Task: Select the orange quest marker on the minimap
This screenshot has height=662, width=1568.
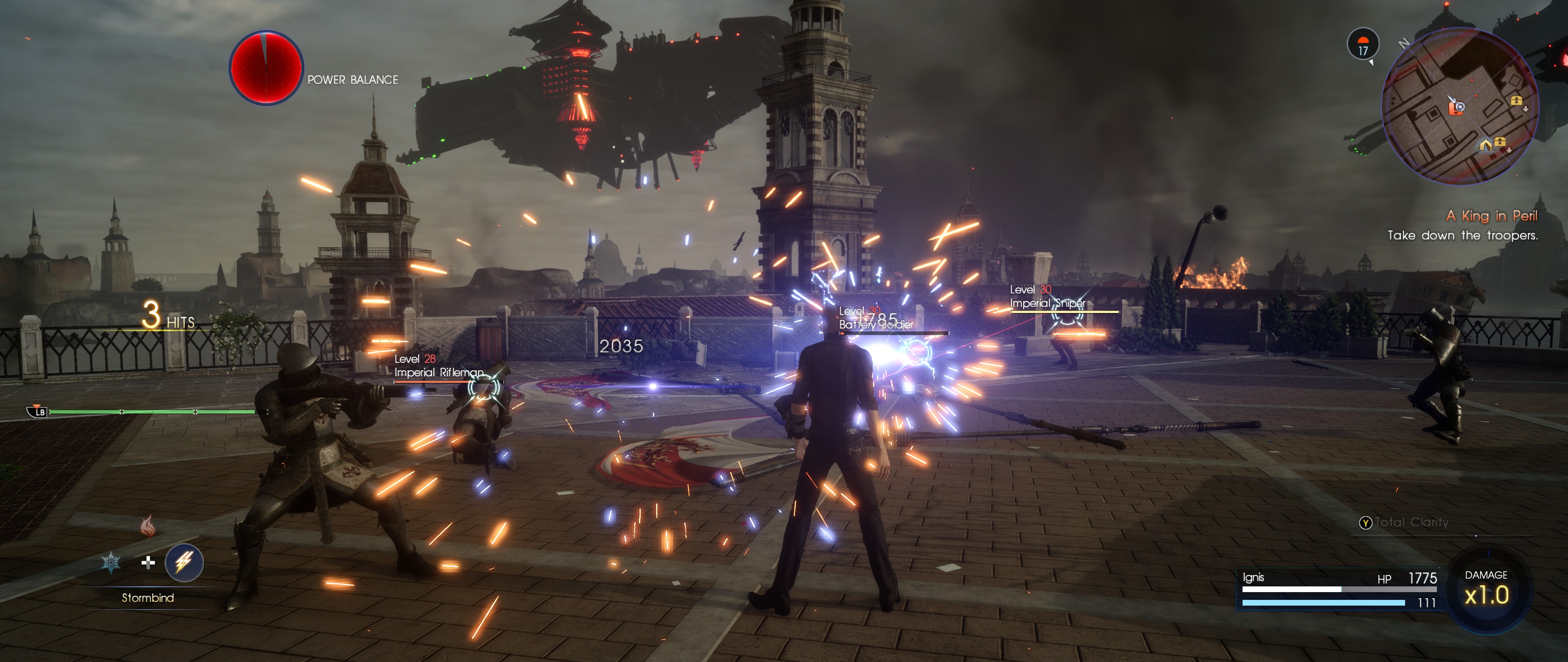Action: 1456,108
